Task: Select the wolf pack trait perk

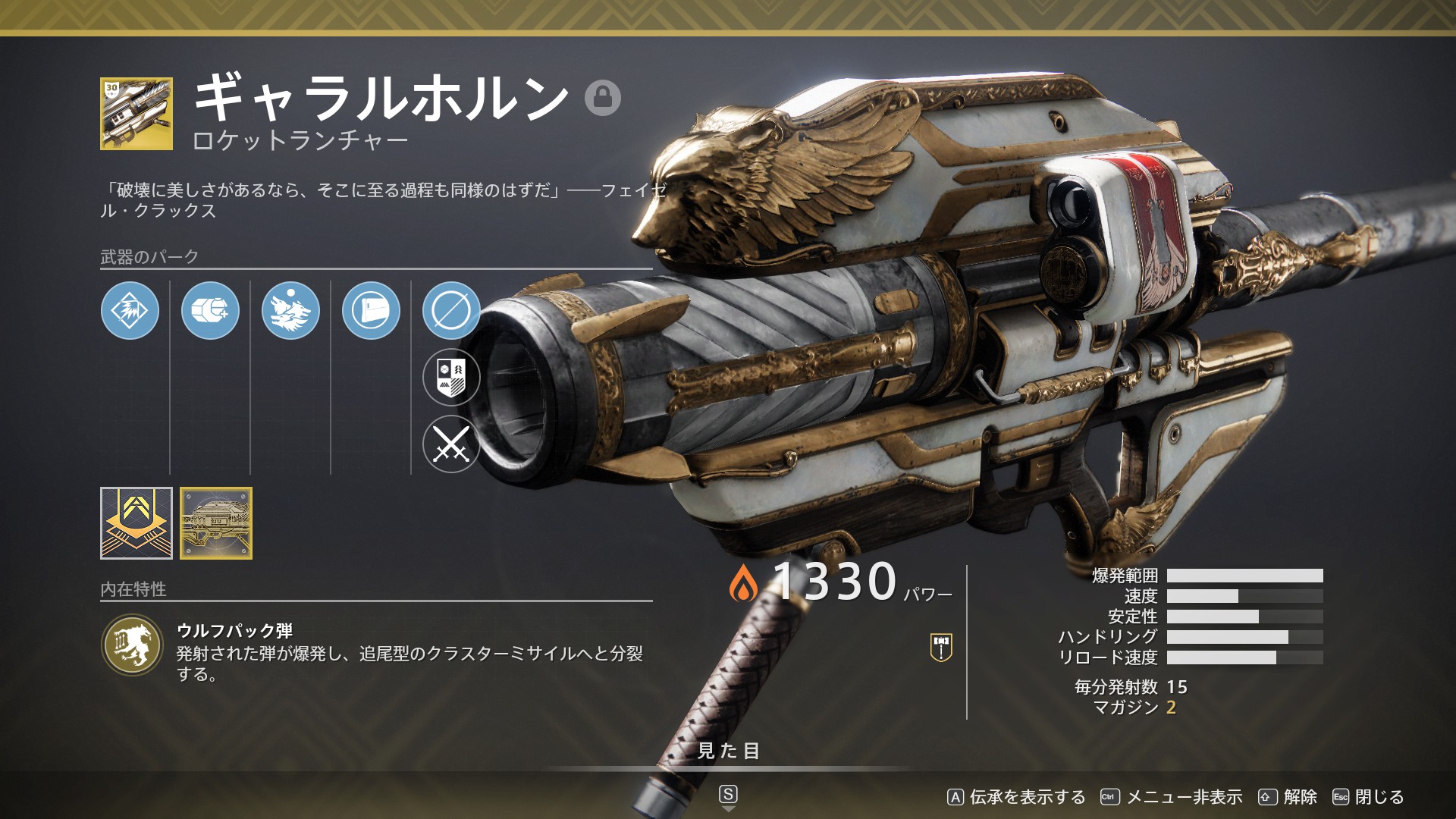Action: 290,310
